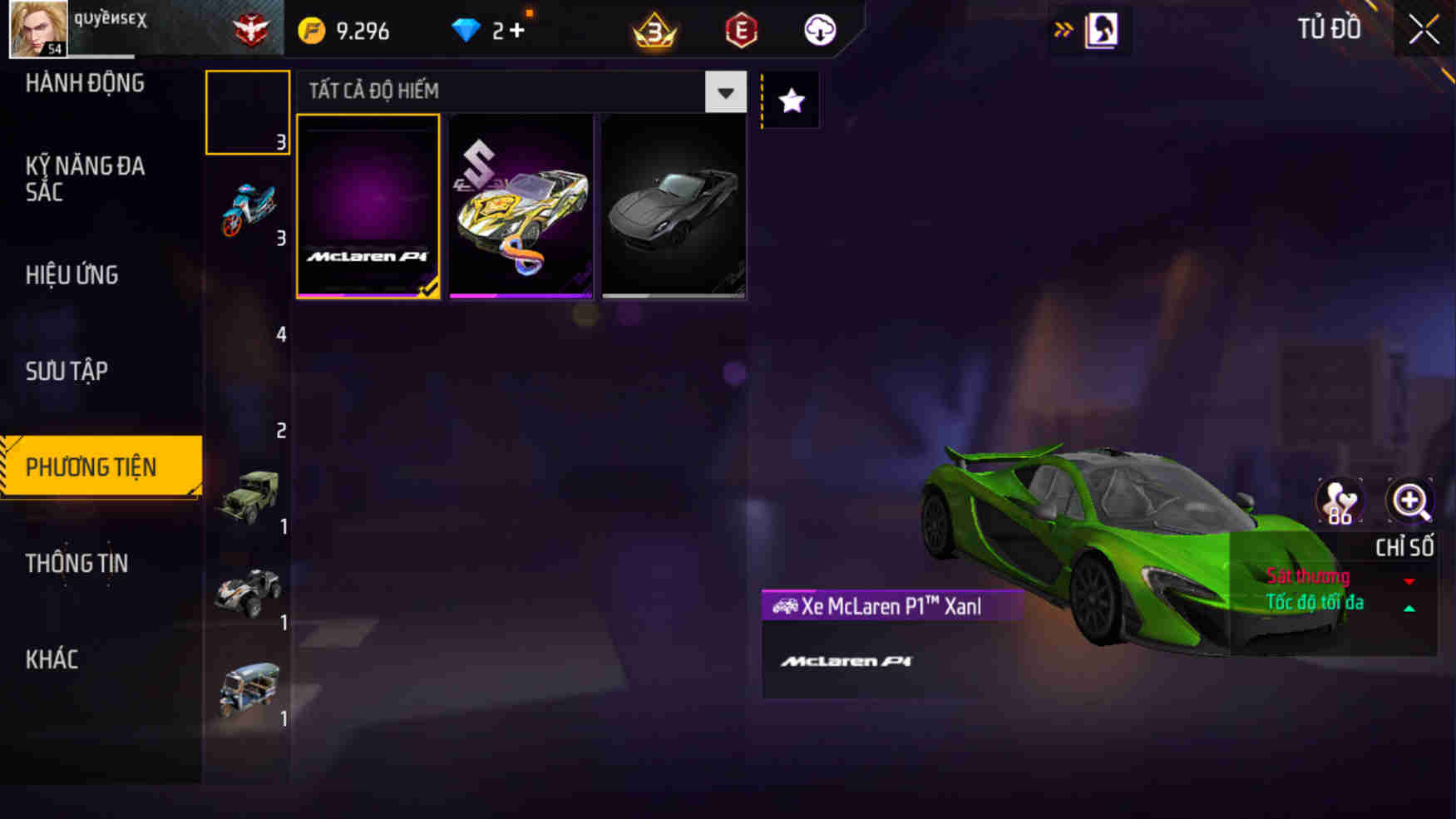Toggle the star favorites filter
The width and height of the screenshot is (1456, 819).
pyautogui.click(x=791, y=100)
